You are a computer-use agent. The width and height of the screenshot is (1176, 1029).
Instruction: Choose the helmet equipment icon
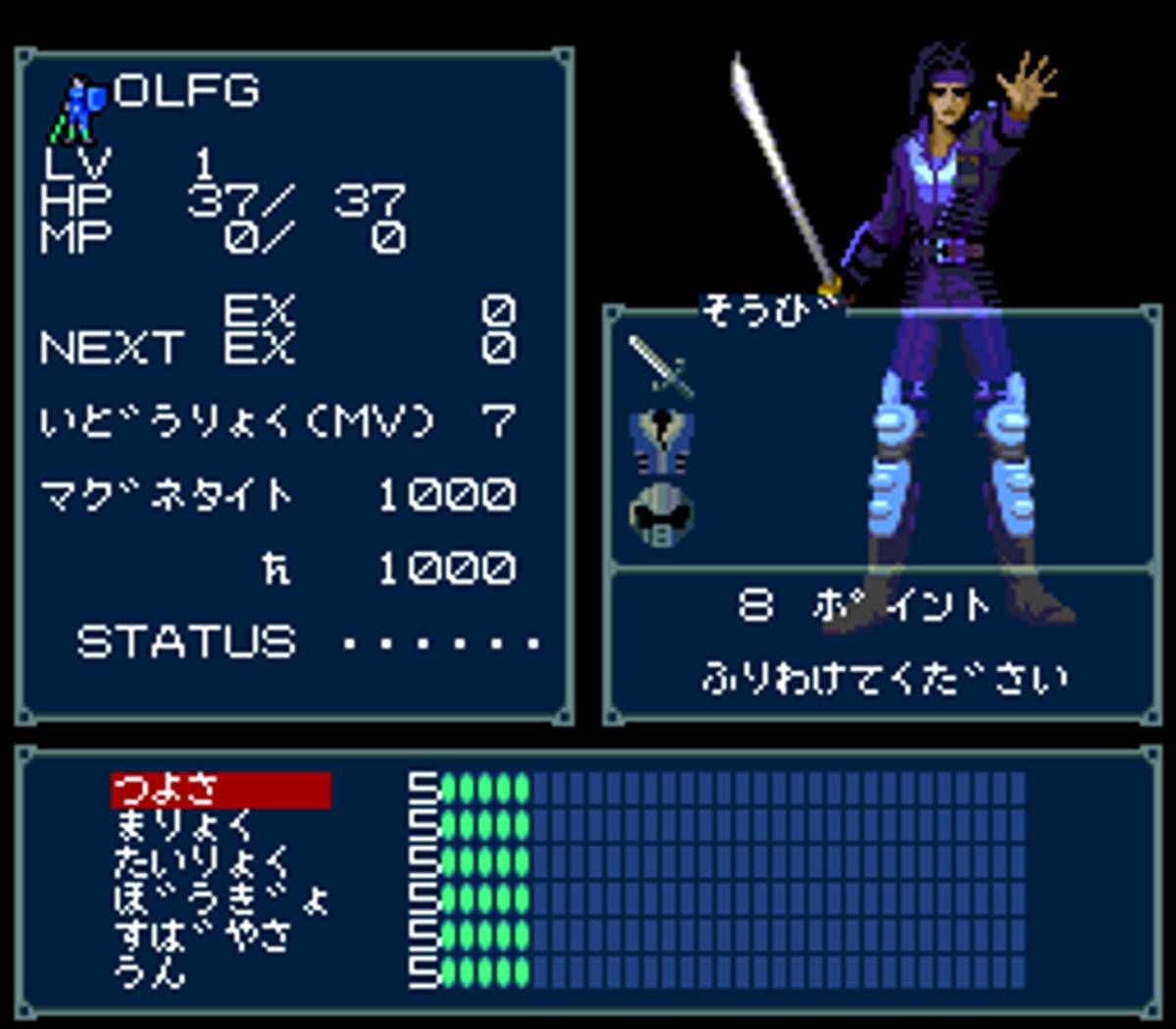tap(661, 514)
